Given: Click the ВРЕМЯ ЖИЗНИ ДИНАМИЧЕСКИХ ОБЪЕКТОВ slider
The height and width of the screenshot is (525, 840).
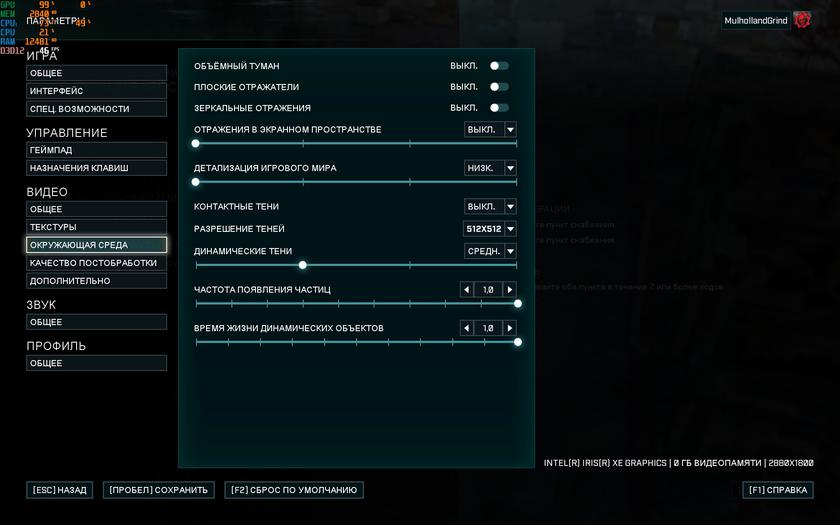Looking at the screenshot, I should coord(356,342).
